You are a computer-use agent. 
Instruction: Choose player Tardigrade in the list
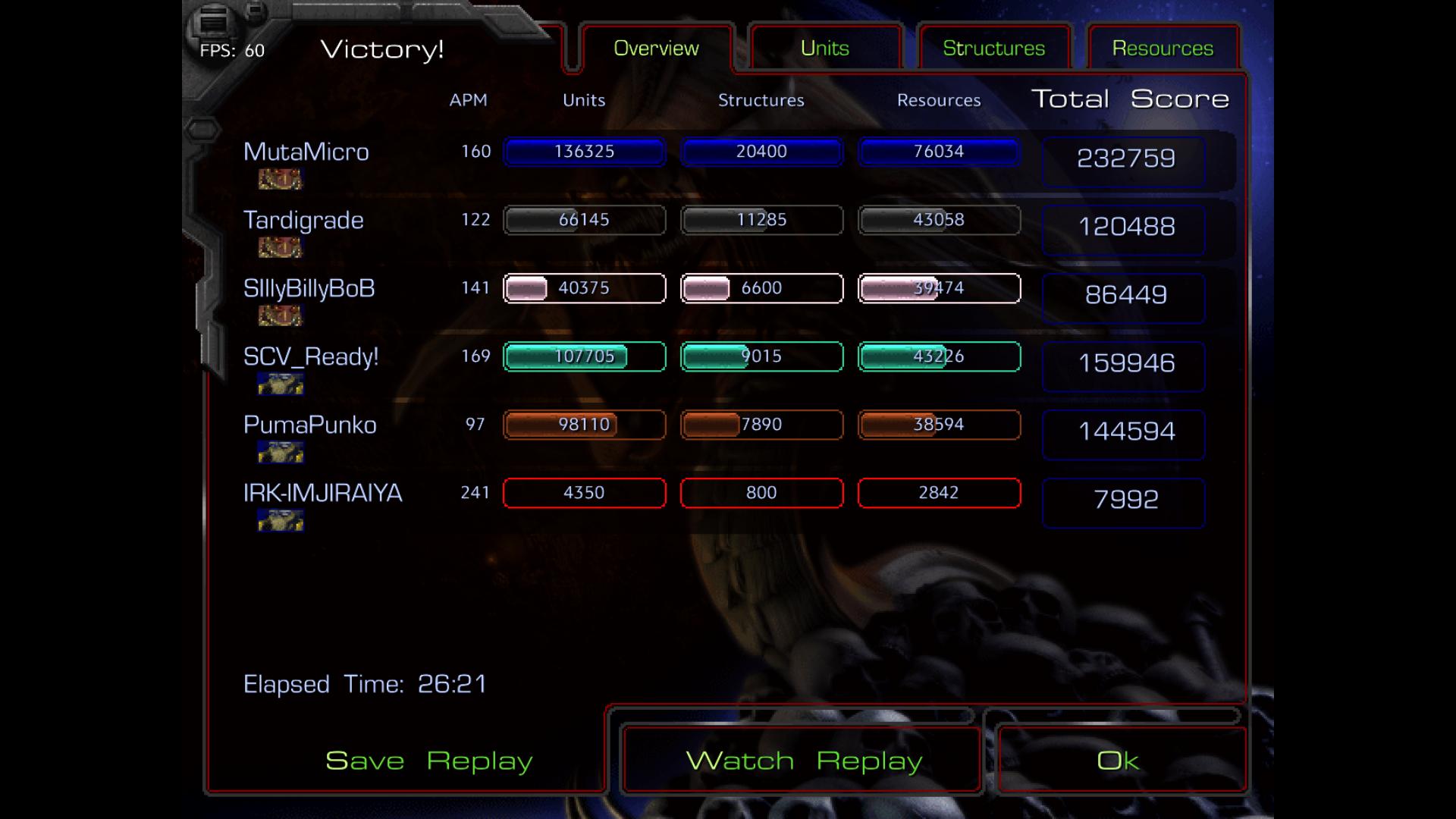(303, 220)
